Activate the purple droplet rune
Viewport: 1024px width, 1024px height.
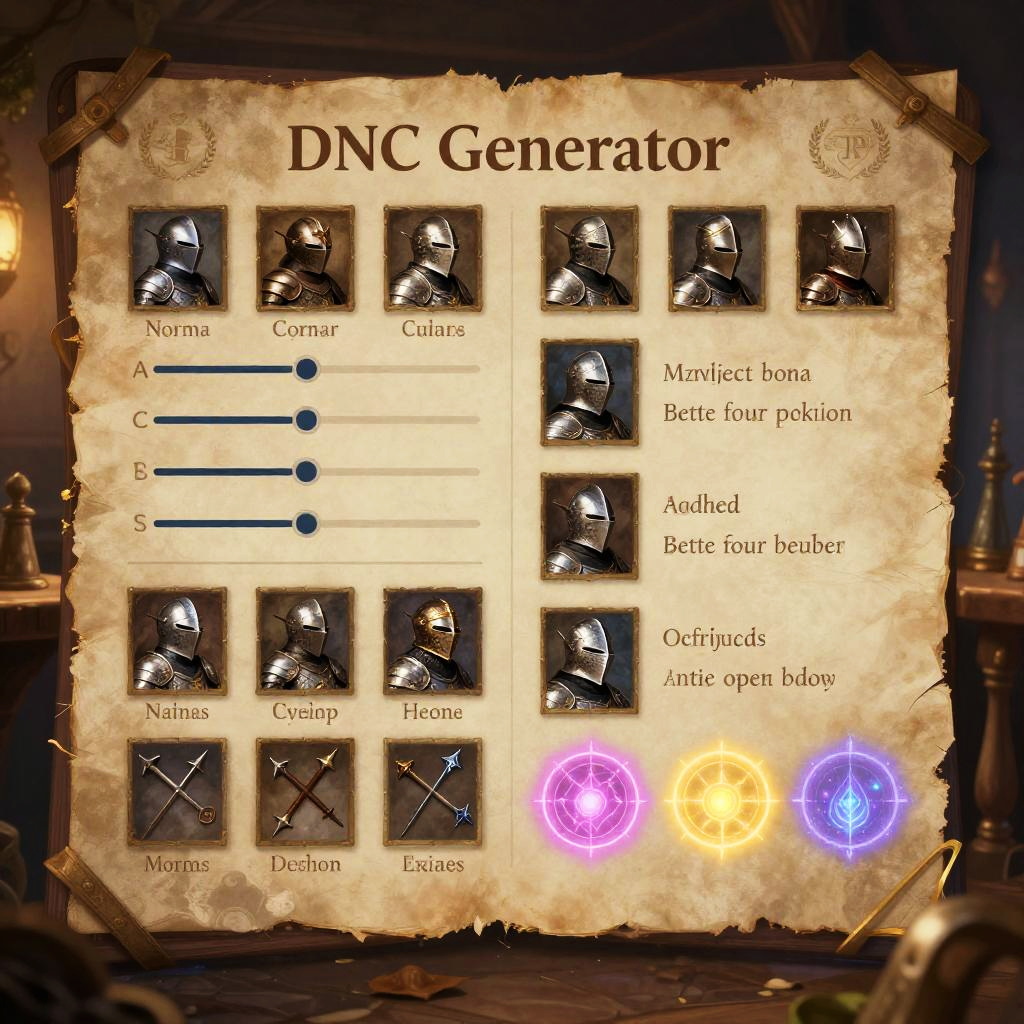(x=850, y=800)
